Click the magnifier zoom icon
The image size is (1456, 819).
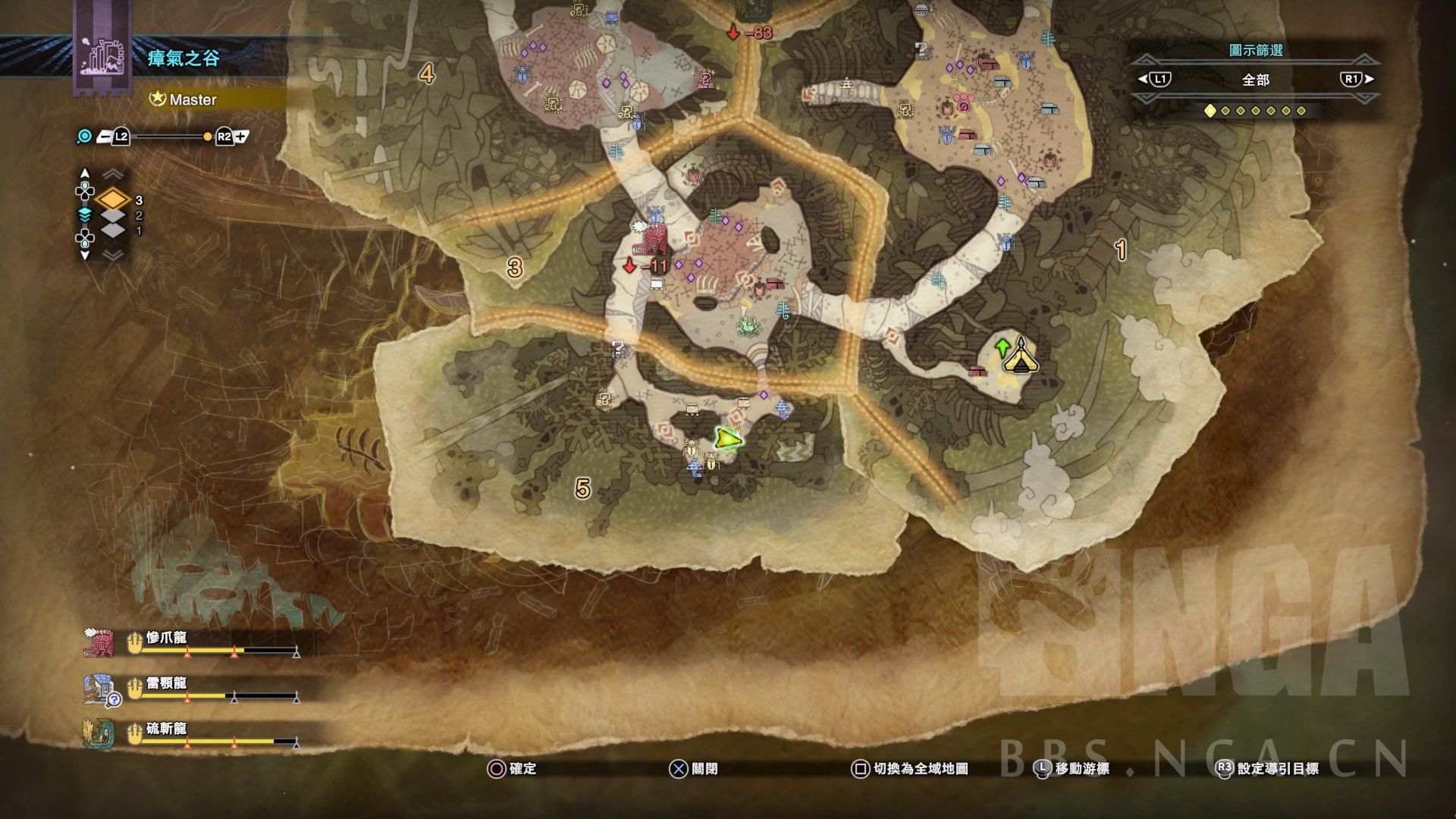[85, 136]
